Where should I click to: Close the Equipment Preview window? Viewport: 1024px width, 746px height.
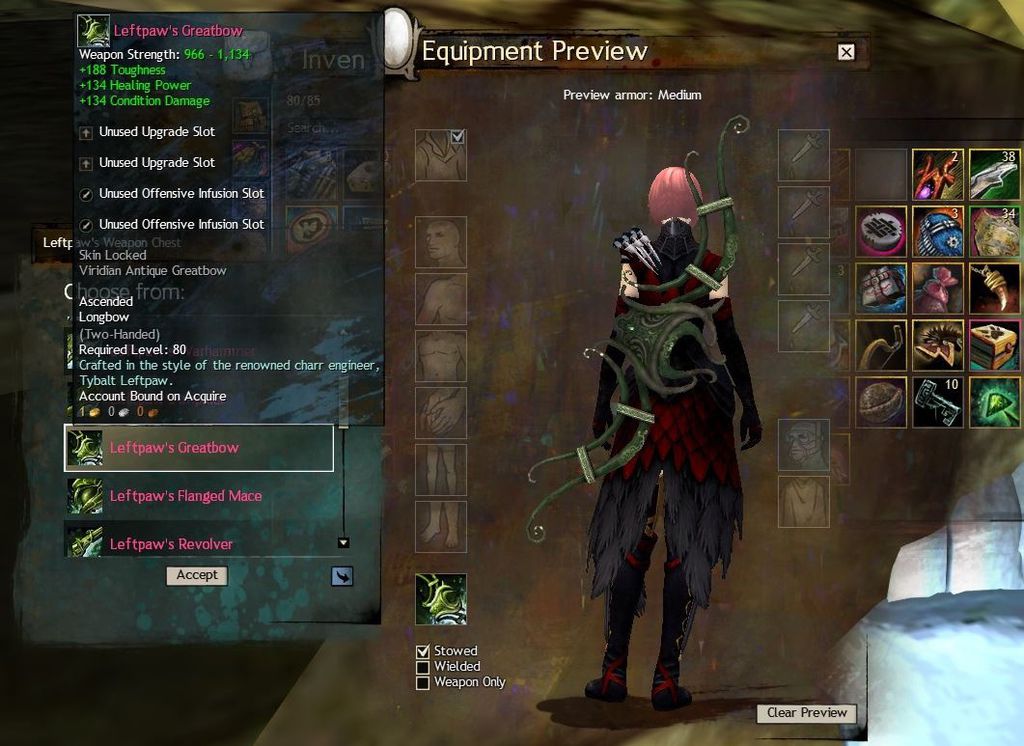tap(846, 52)
